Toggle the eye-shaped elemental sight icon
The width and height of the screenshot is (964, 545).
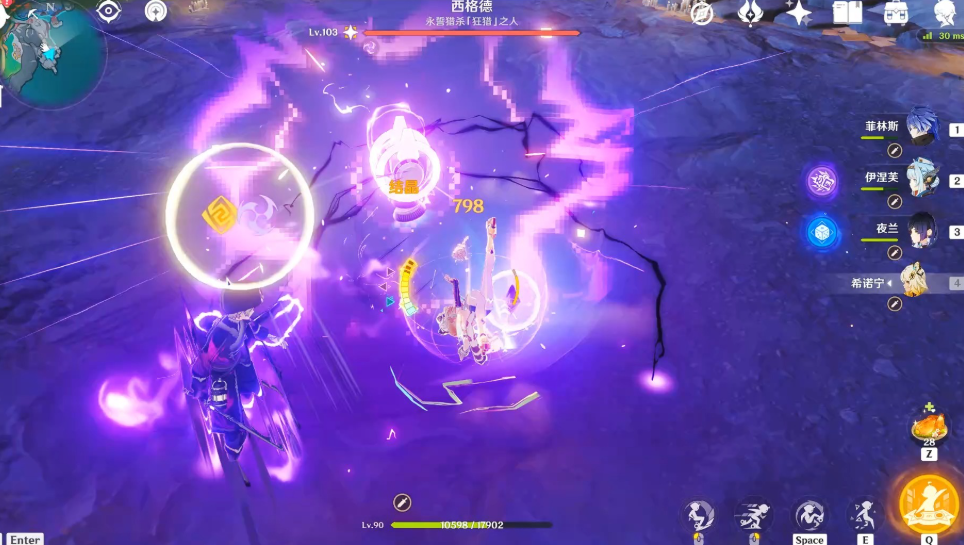coord(109,12)
